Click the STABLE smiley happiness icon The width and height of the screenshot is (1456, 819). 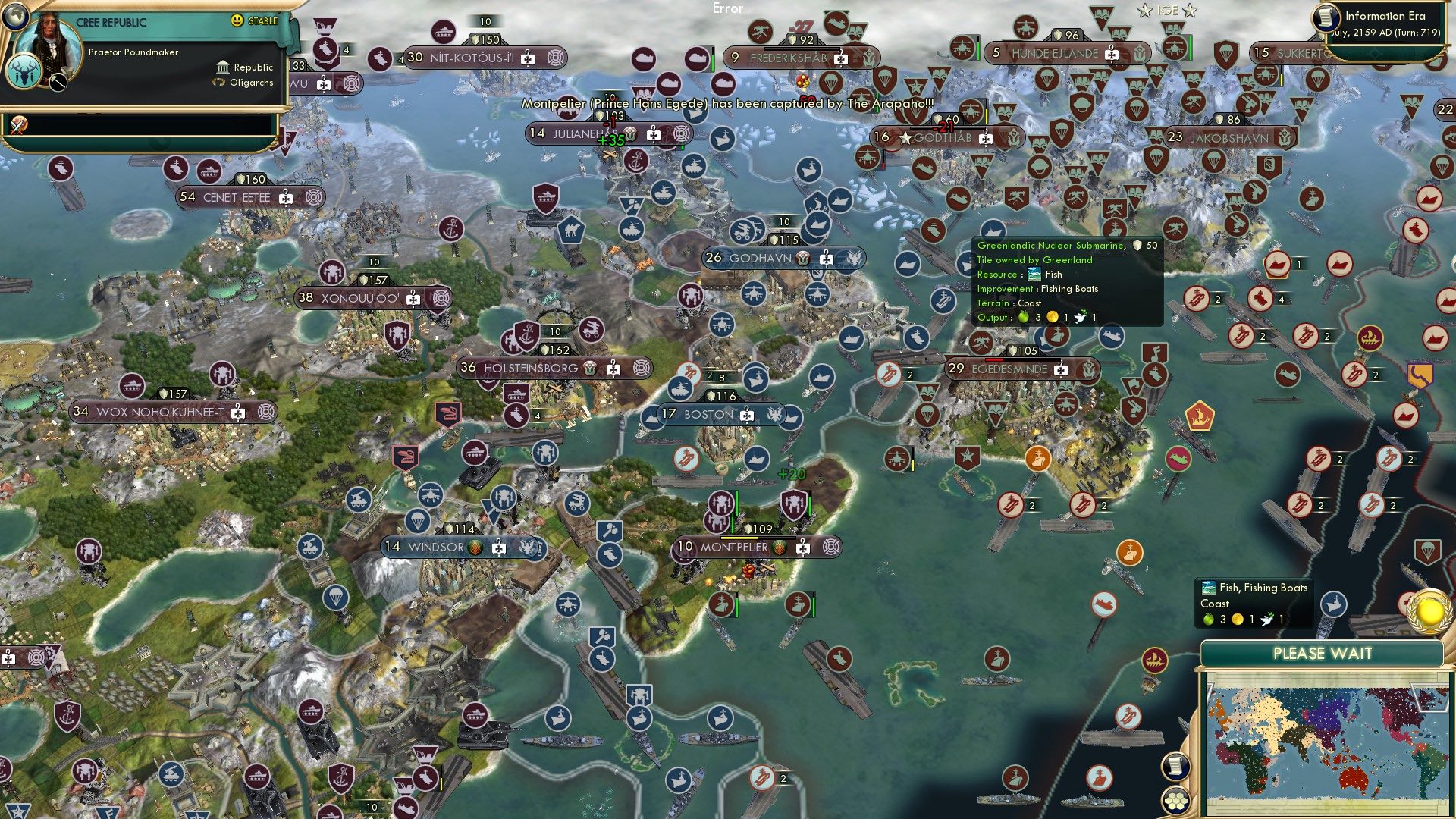[x=236, y=20]
